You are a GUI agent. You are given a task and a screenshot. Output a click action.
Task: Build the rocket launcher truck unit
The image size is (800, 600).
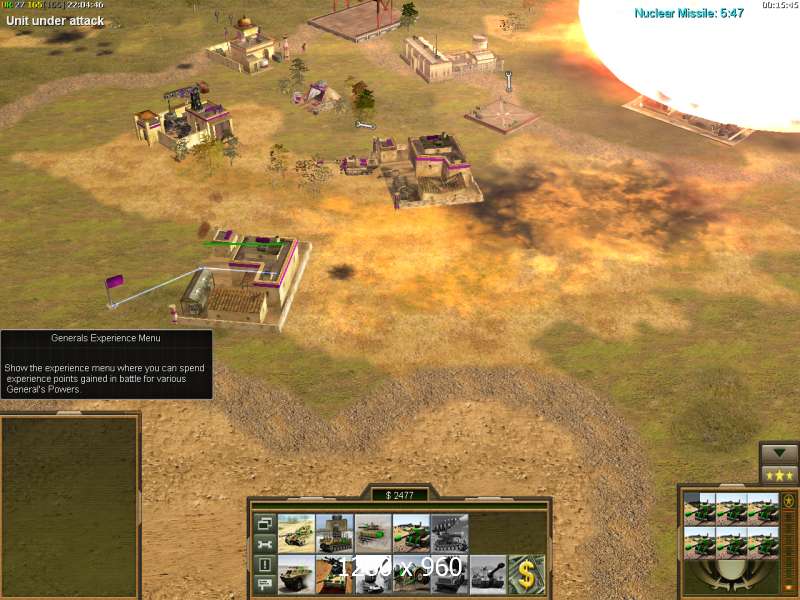450,533
